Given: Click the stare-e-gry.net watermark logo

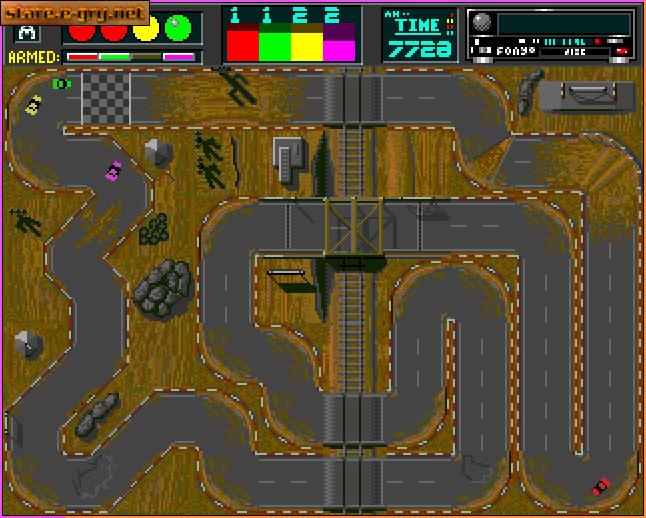Looking at the screenshot, I should coord(75,12).
